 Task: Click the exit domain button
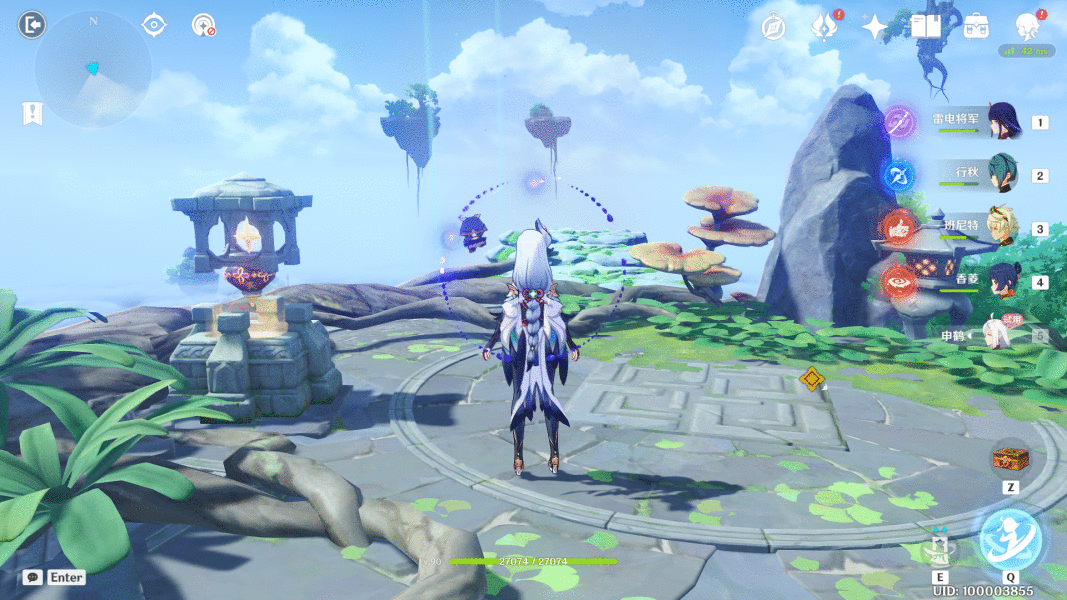point(31,24)
